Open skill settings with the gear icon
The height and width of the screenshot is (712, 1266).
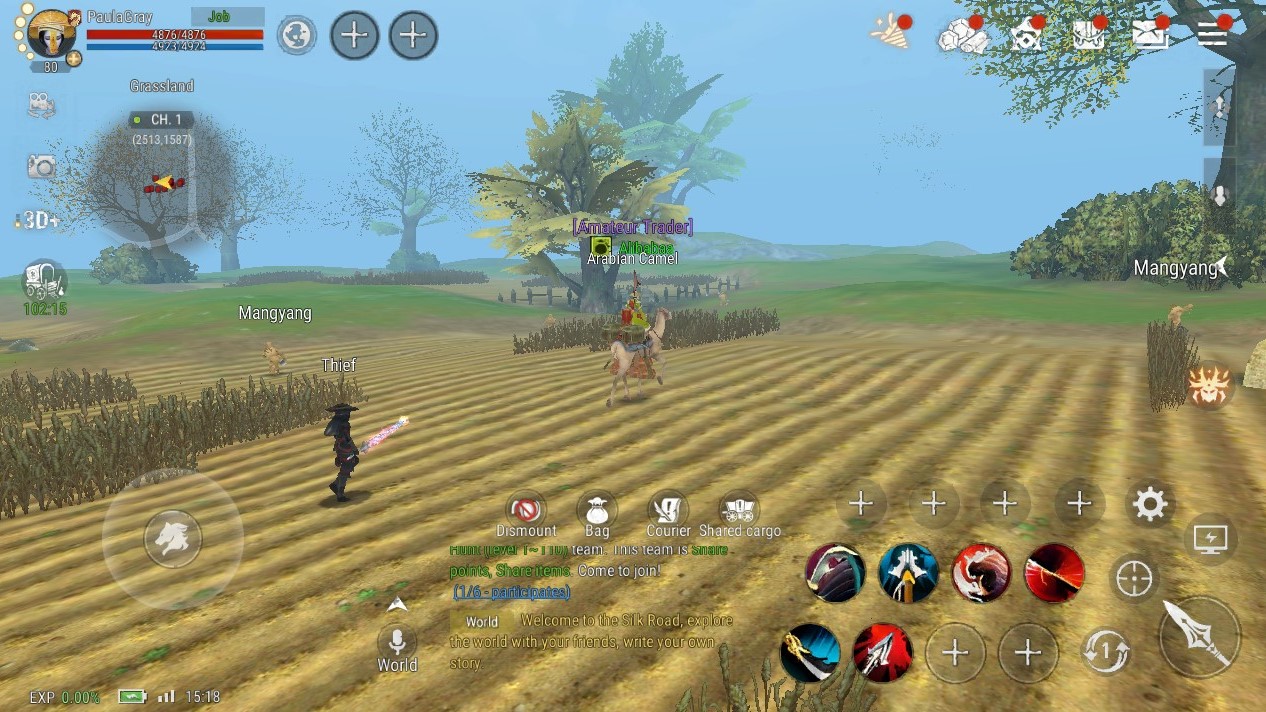pos(1150,505)
